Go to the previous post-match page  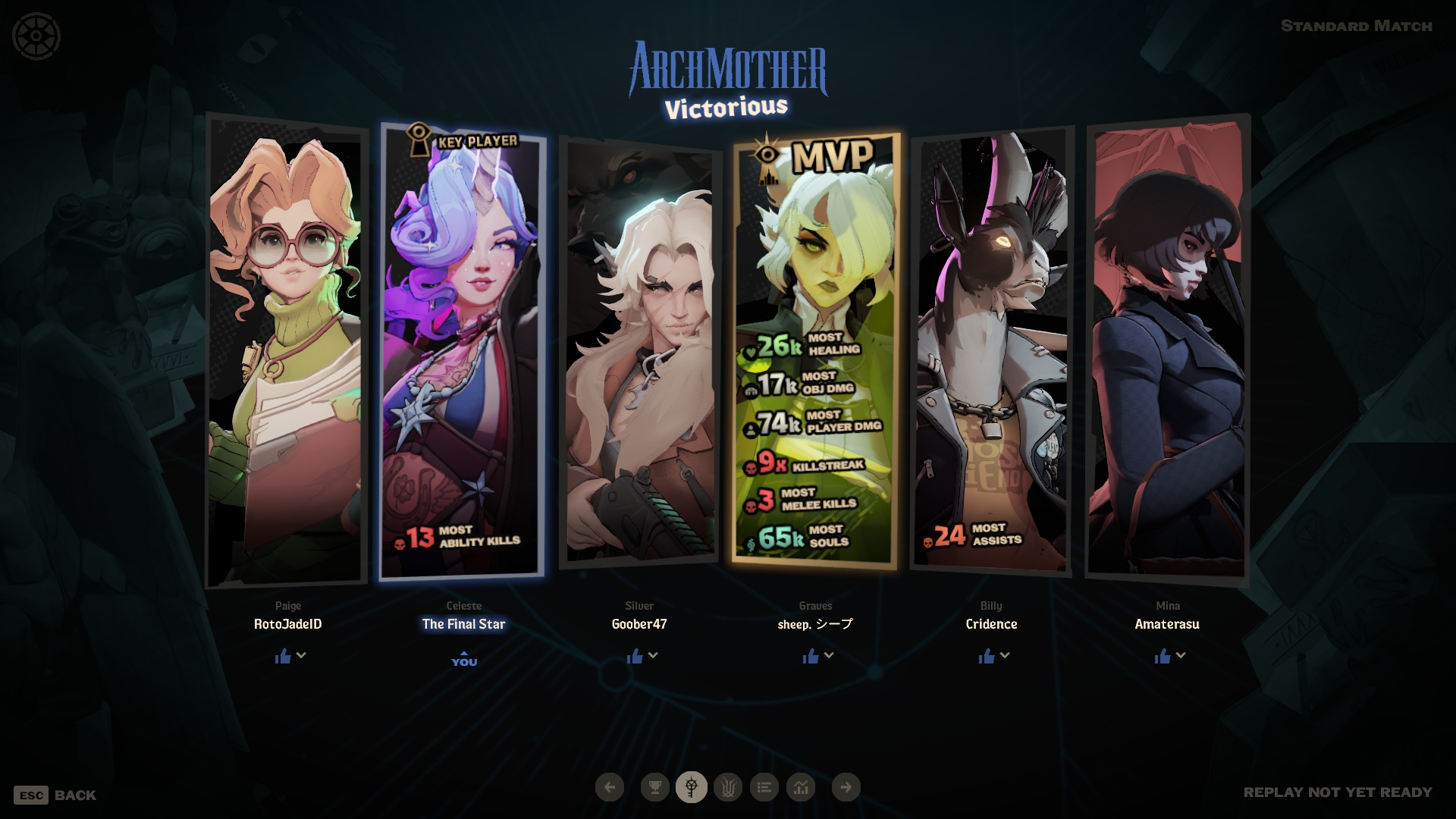coord(610,787)
